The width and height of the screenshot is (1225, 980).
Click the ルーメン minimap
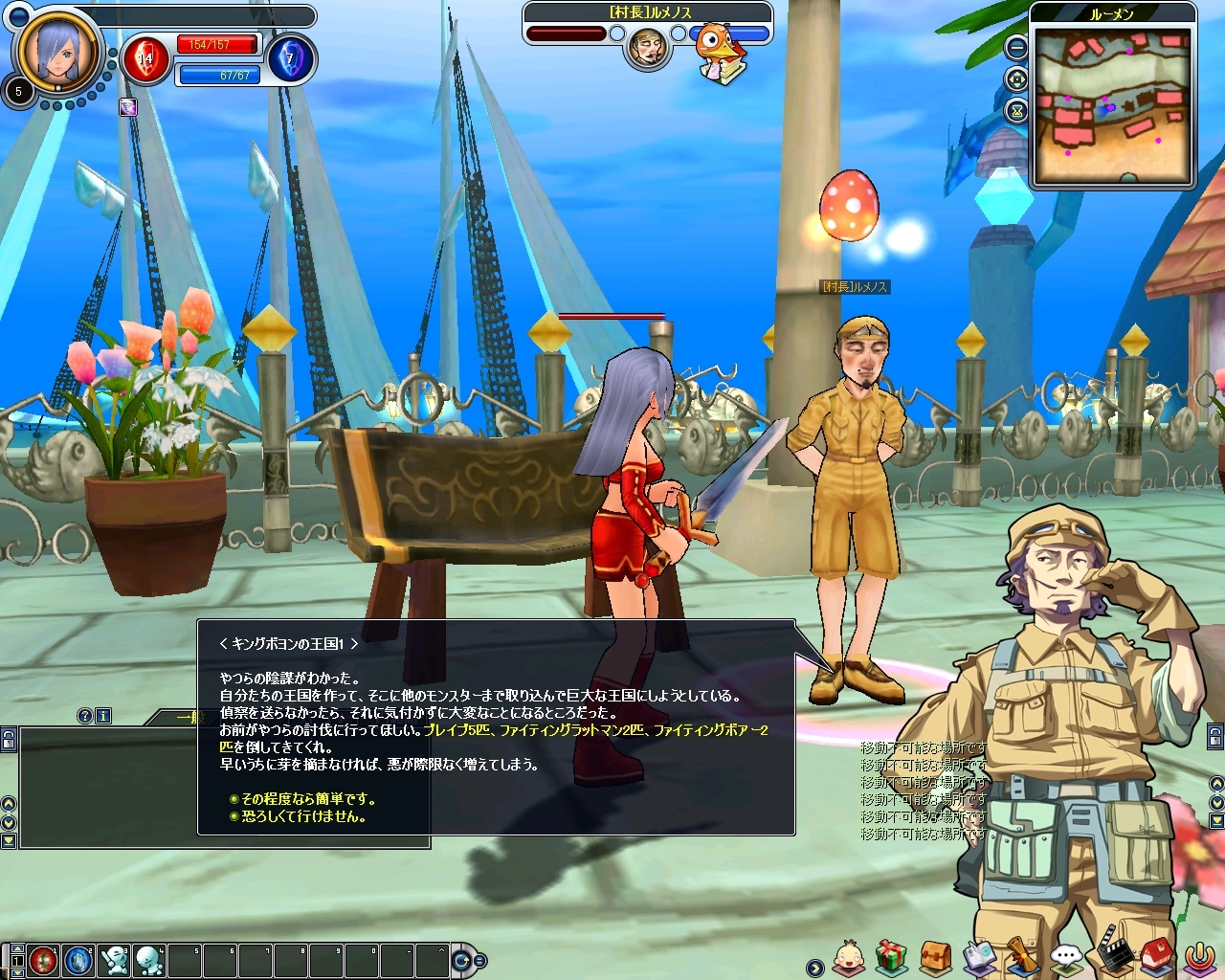click(1112, 105)
